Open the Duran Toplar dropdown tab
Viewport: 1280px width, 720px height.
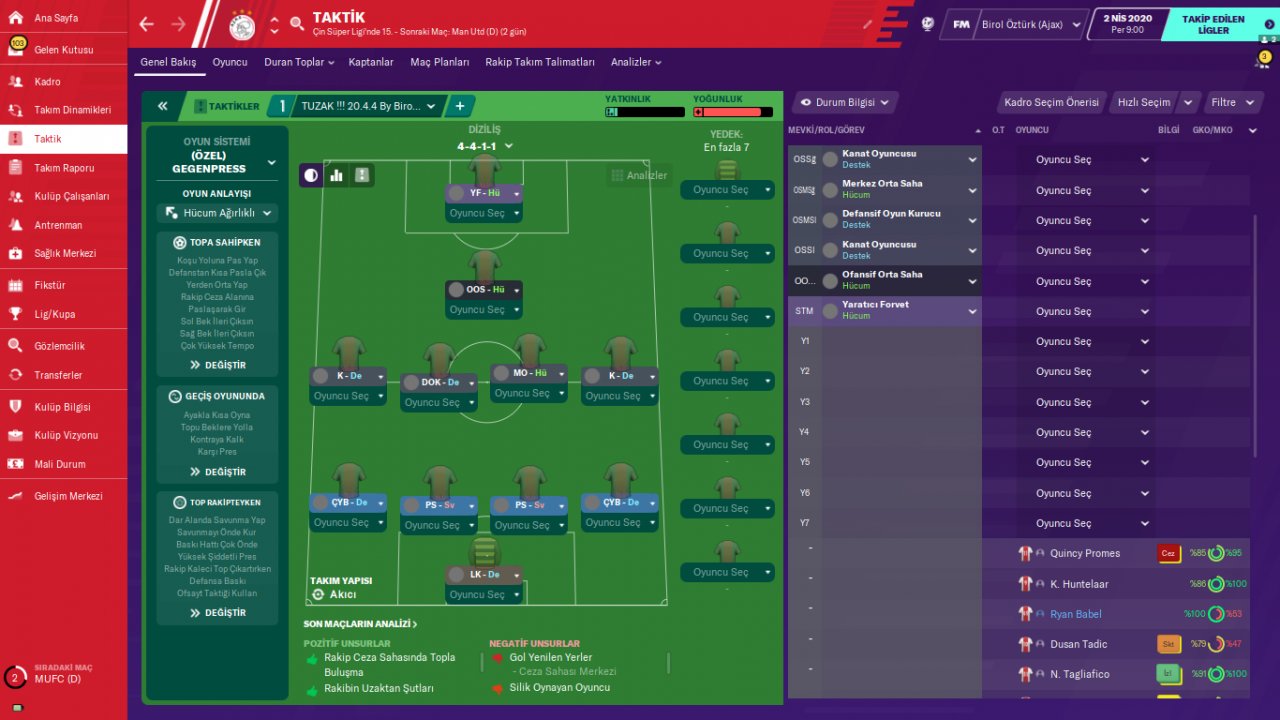pyautogui.click(x=299, y=62)
